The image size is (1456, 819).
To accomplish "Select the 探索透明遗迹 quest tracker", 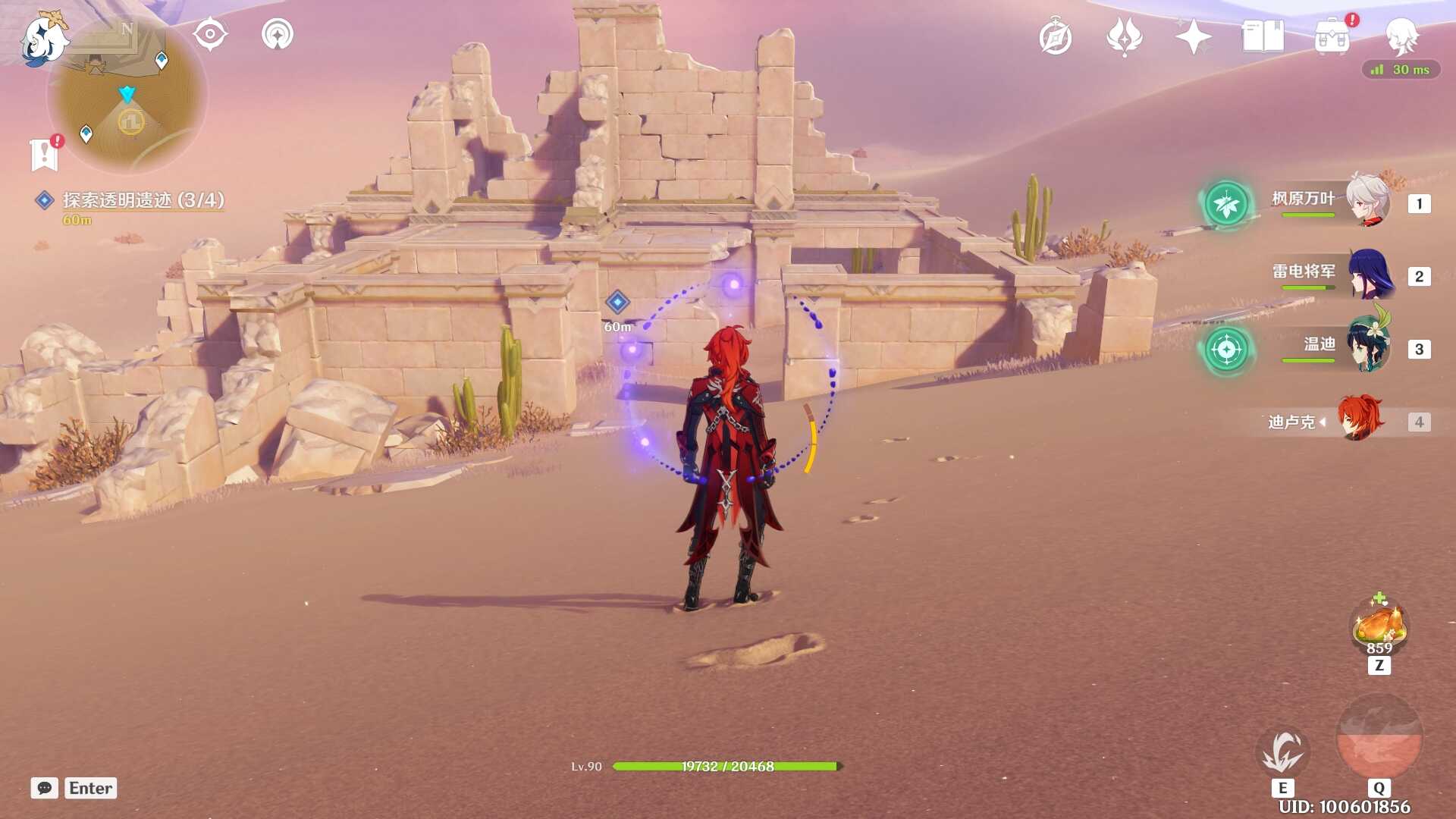I will click(x=143, y=200).
